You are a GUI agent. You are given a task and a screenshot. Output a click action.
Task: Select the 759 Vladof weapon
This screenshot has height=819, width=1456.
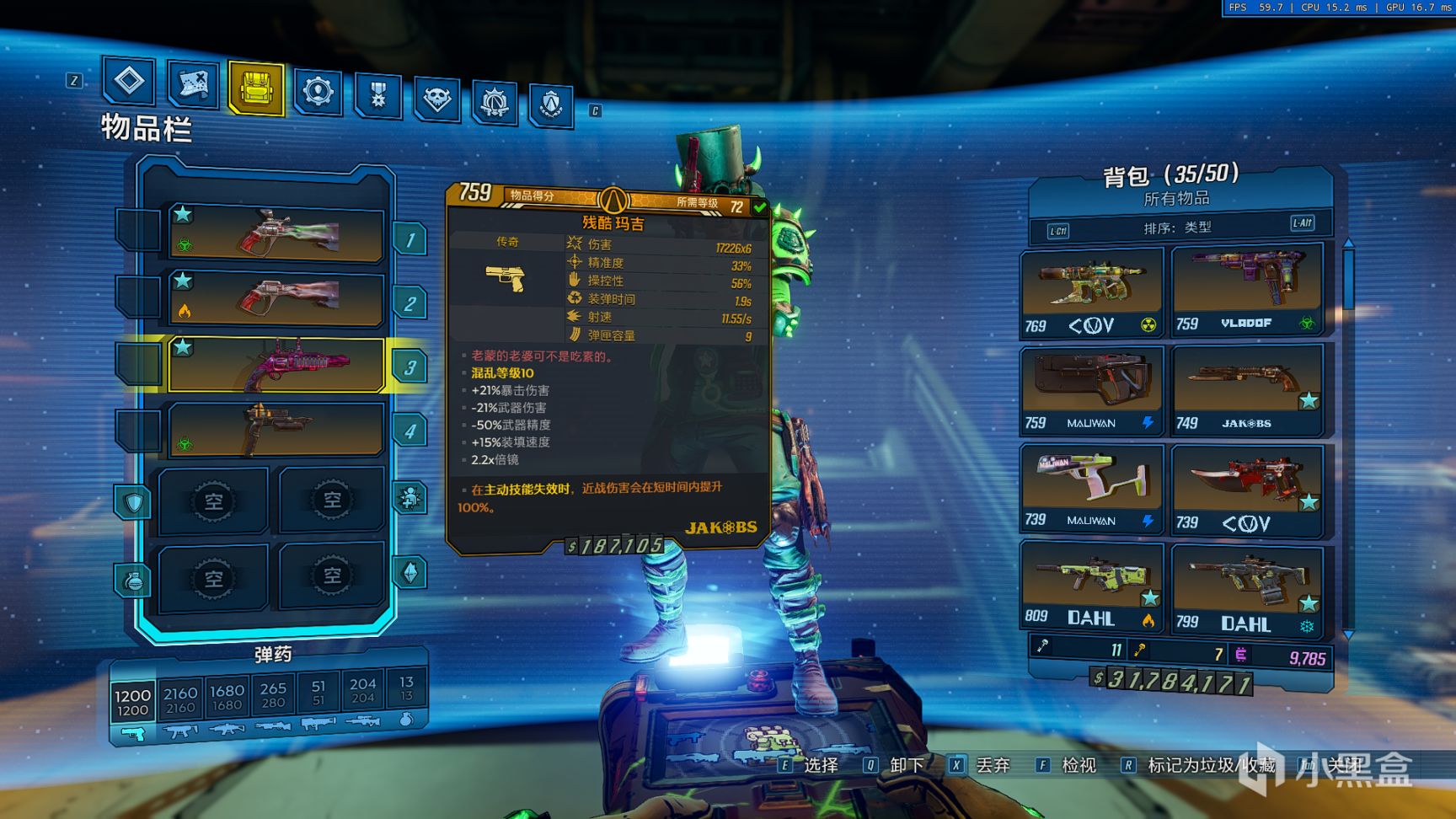tap(1246, 290)
